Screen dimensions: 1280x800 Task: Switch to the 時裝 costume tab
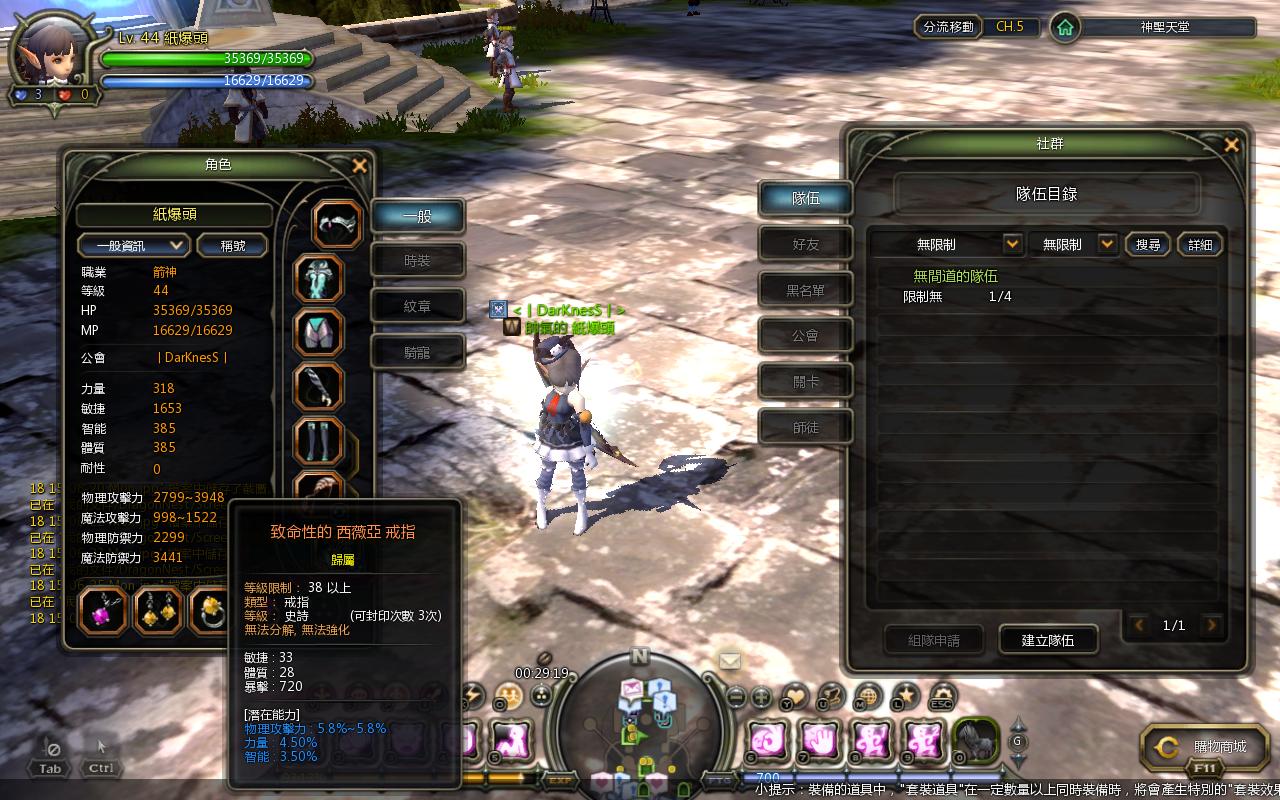(417, 261)
